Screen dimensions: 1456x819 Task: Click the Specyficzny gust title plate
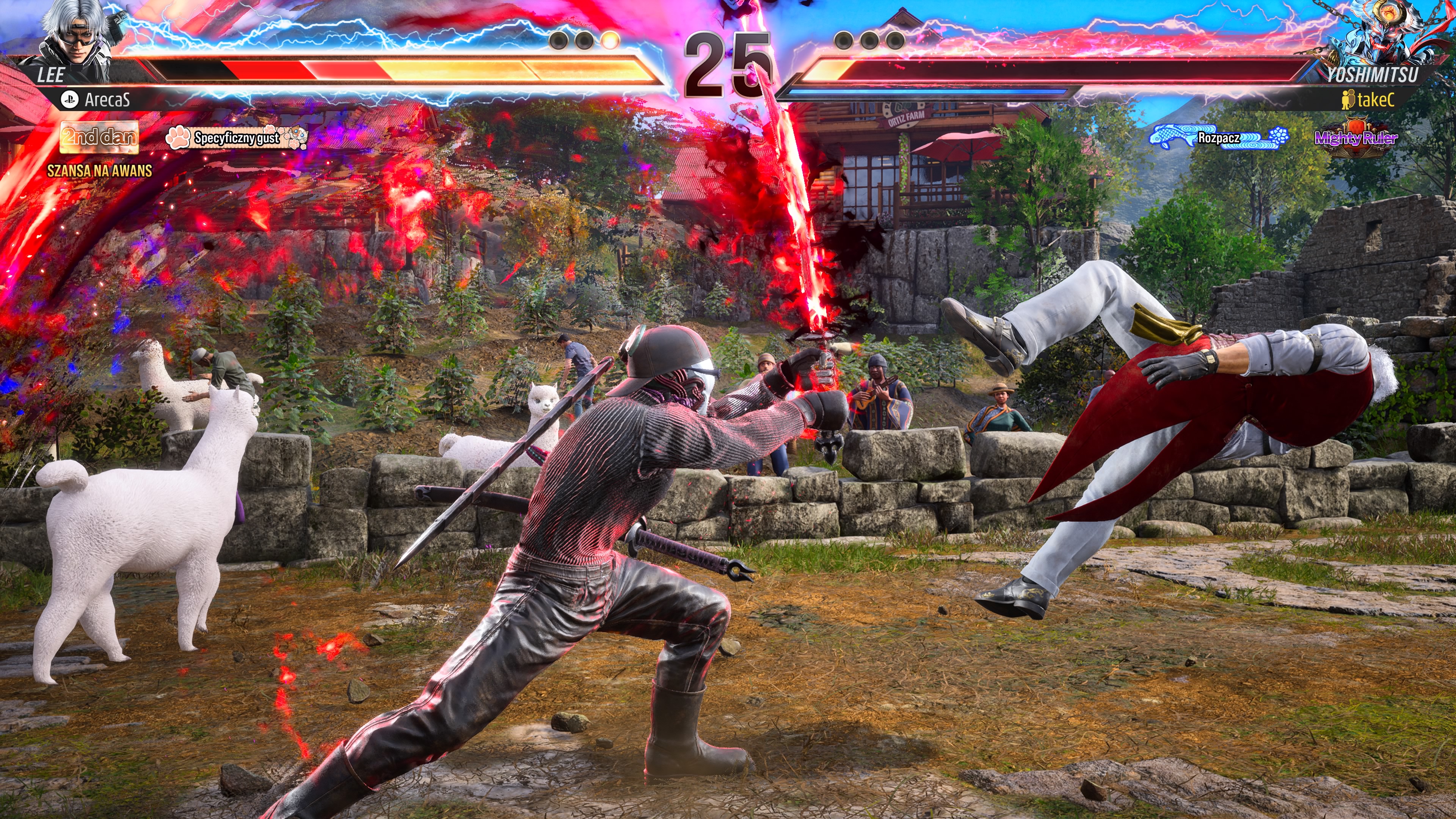[237, 137]
